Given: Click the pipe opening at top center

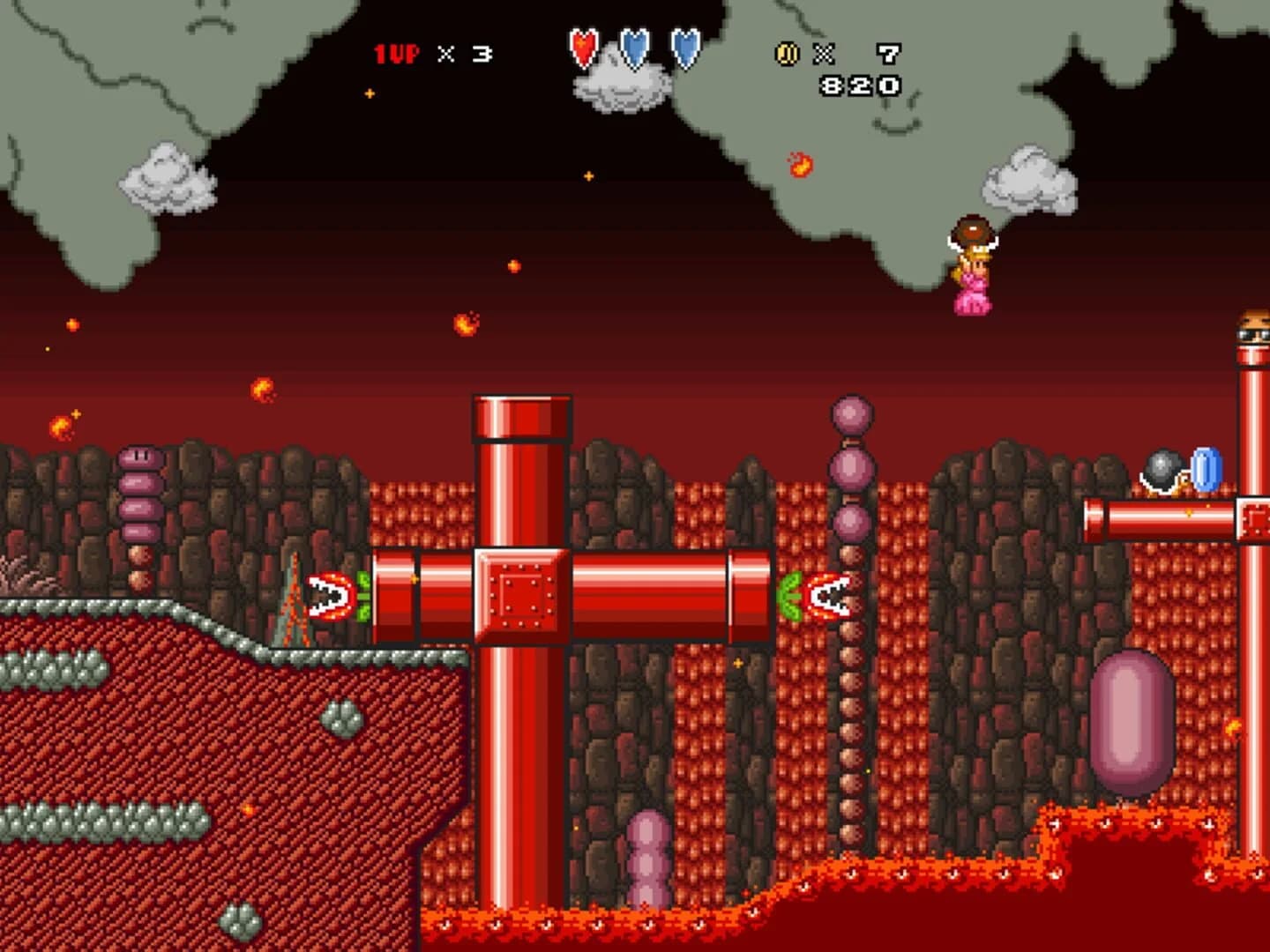Looking at the screenshot, I should (520, 414).
